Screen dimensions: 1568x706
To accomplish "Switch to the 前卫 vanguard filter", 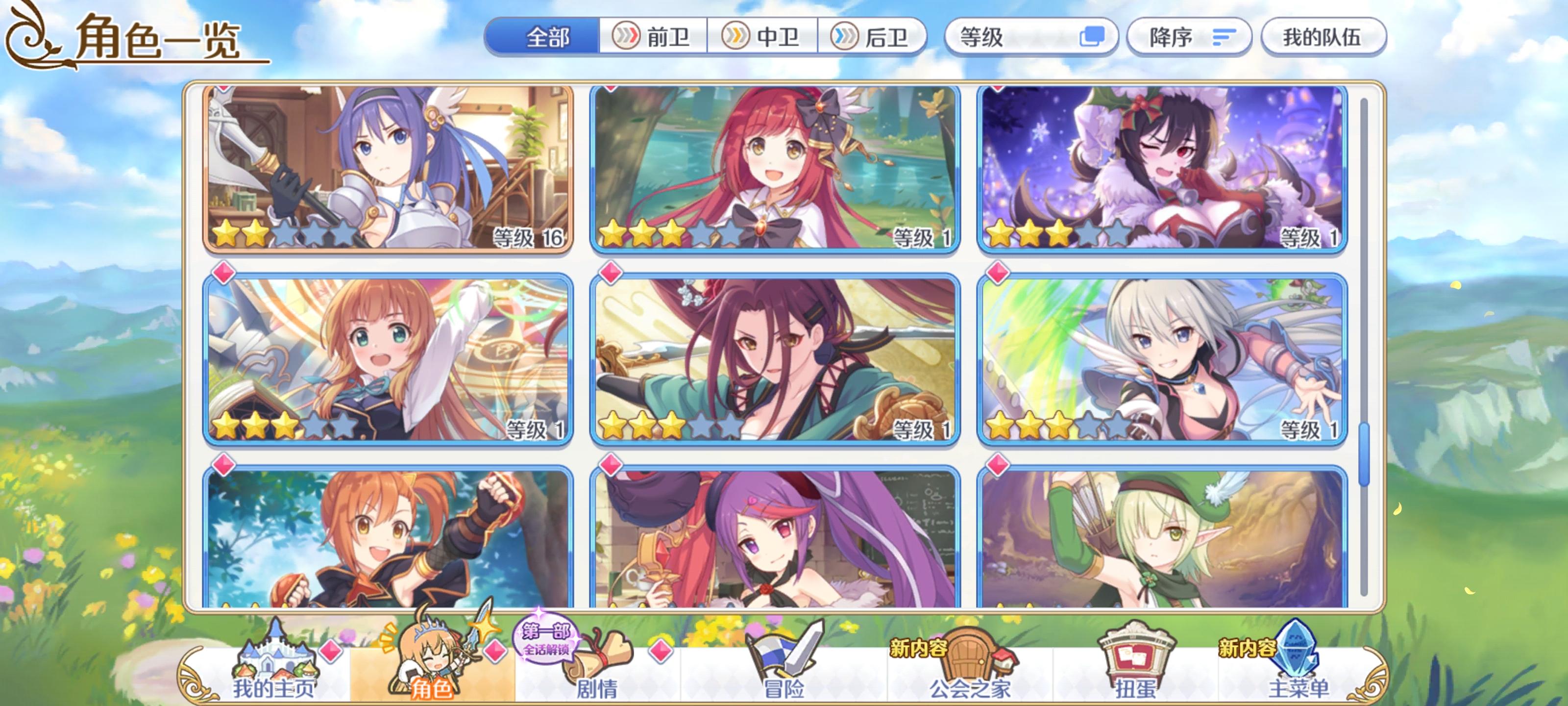I will 652,38.
